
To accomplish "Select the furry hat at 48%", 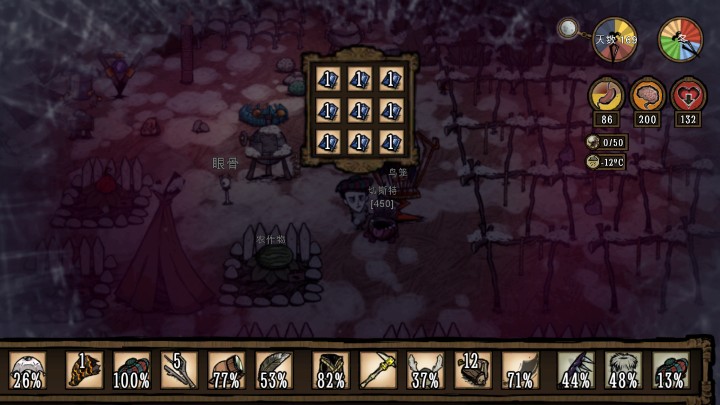I will pos(624,370).
